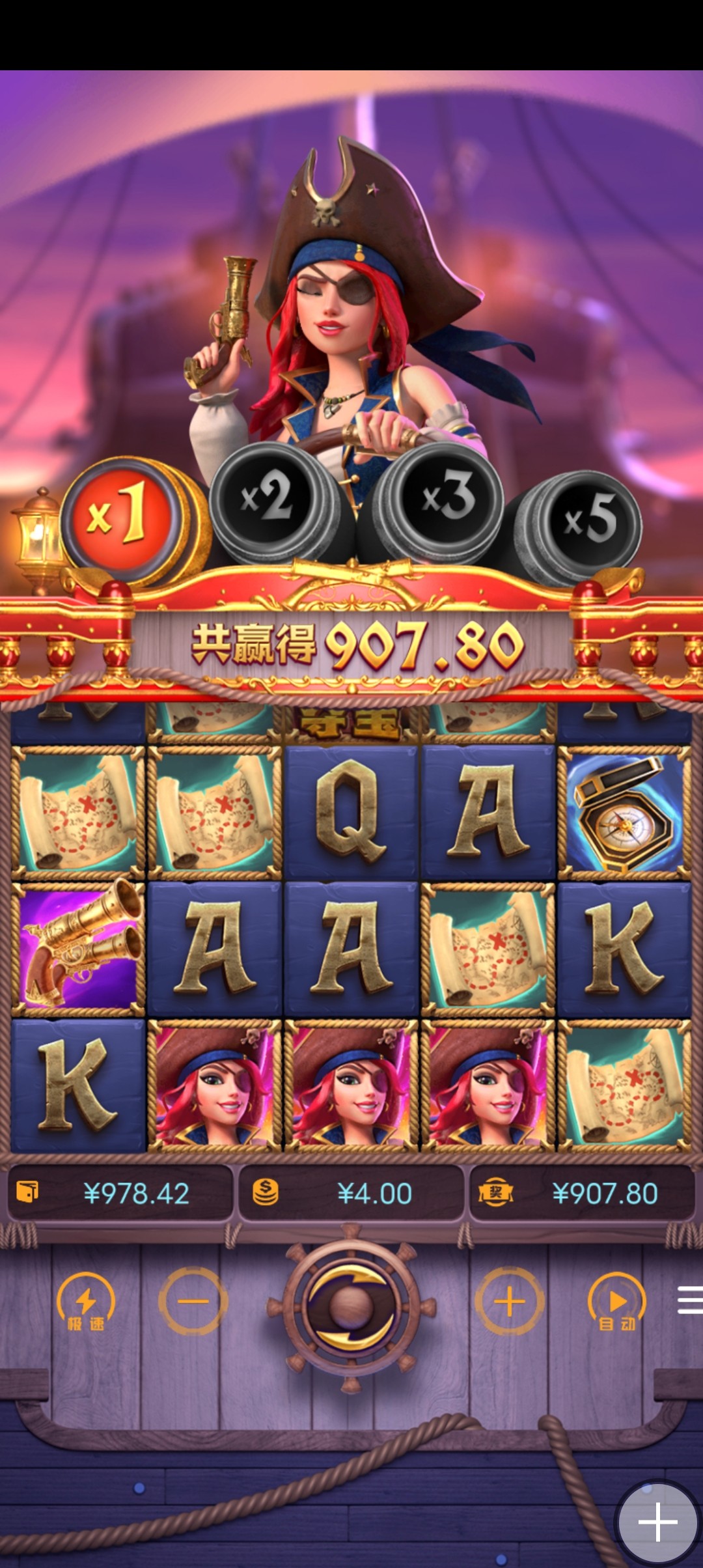This screenshot has width=703, height=1568.
Task: Increase the bet with the plus button
Action: 510,1301
